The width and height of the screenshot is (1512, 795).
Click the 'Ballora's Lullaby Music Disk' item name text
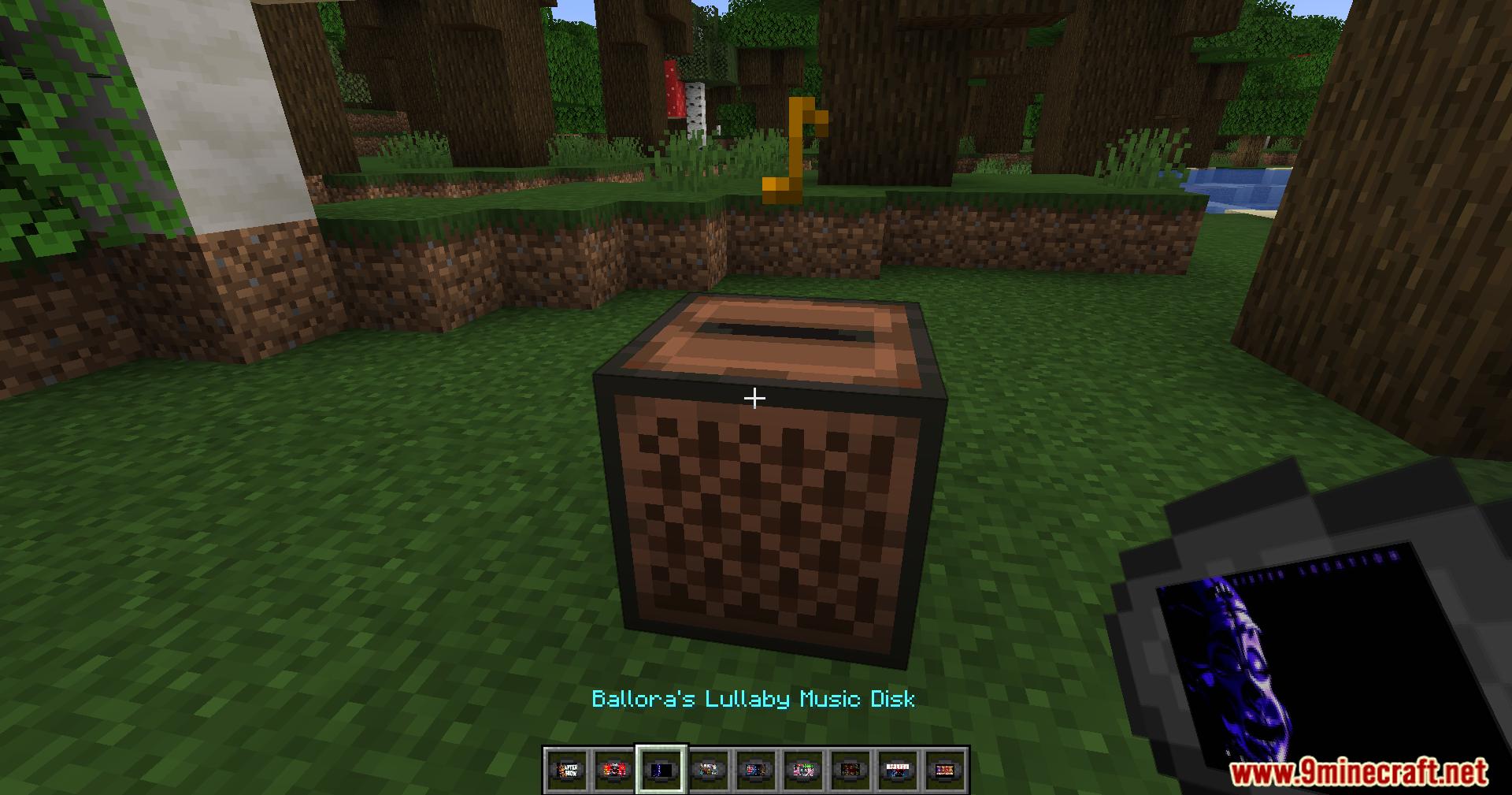pyautogui.click(x=754, y=698)
